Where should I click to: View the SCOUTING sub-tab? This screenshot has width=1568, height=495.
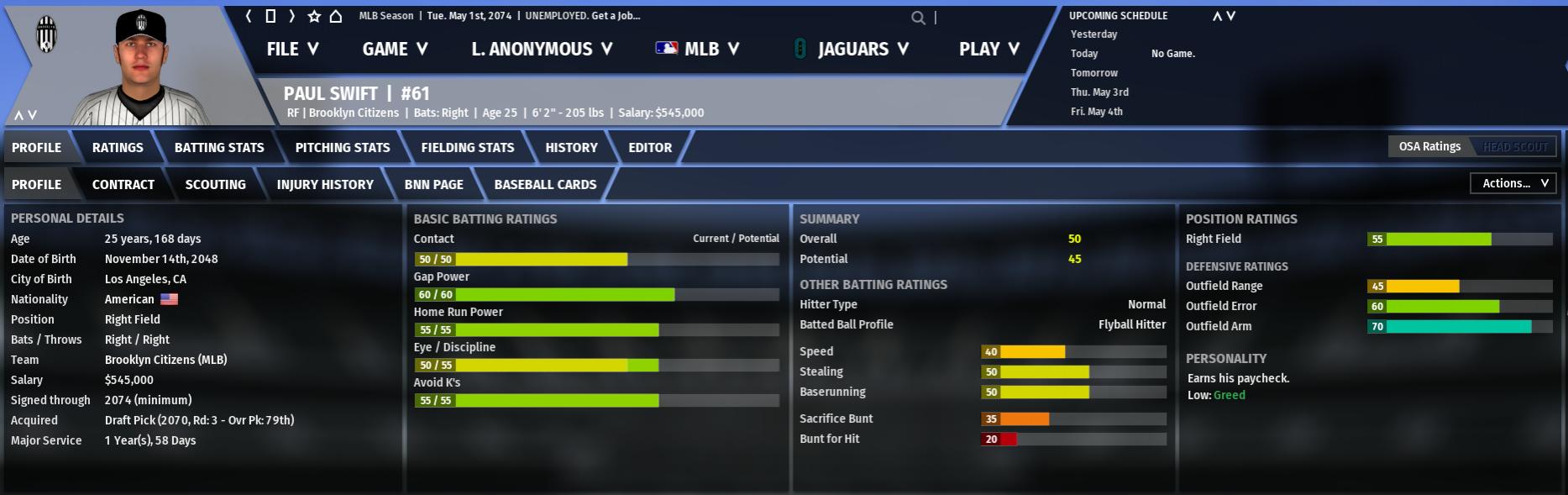(216, 184)
